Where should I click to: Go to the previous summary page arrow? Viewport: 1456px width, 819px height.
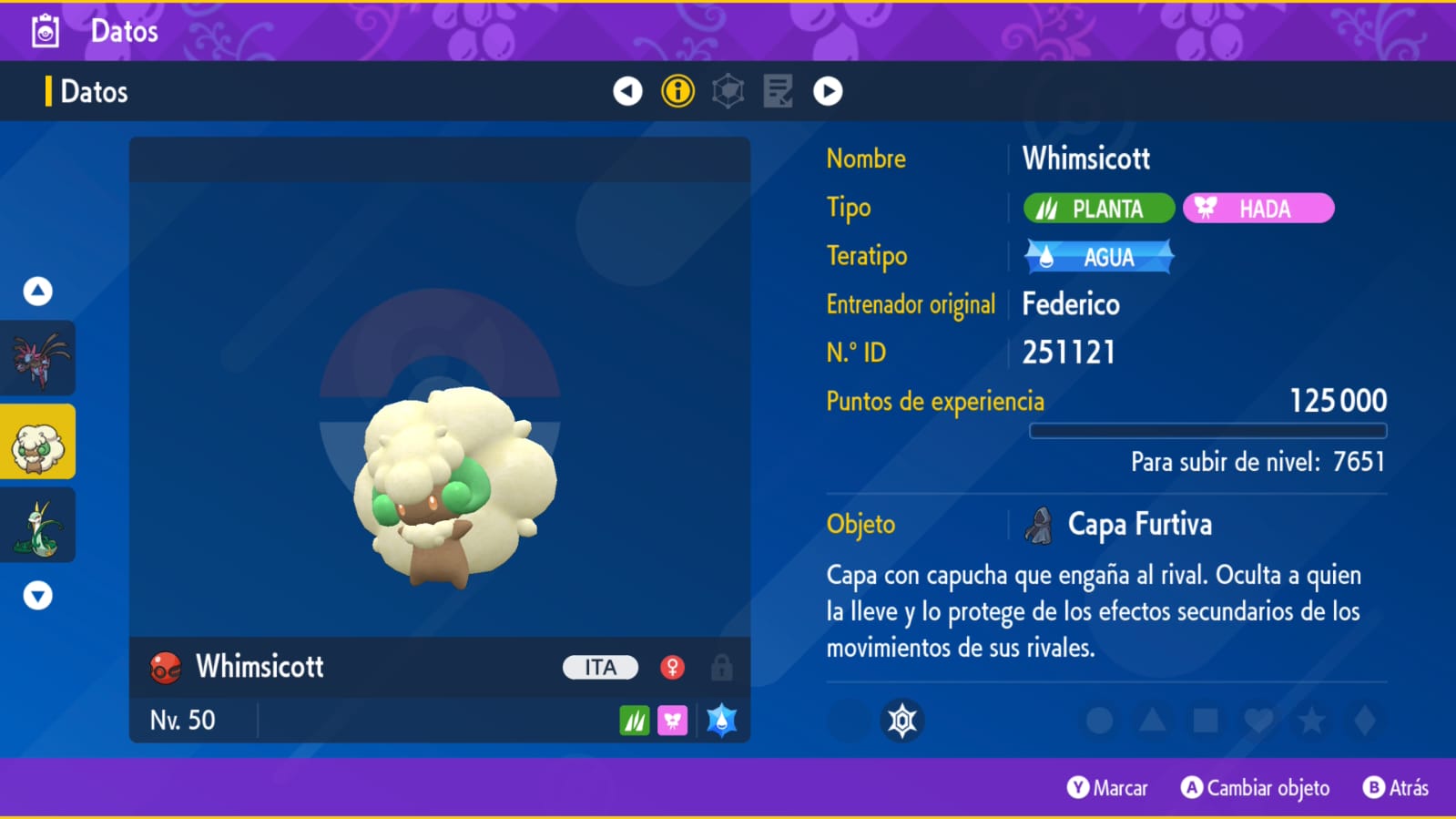627,91
